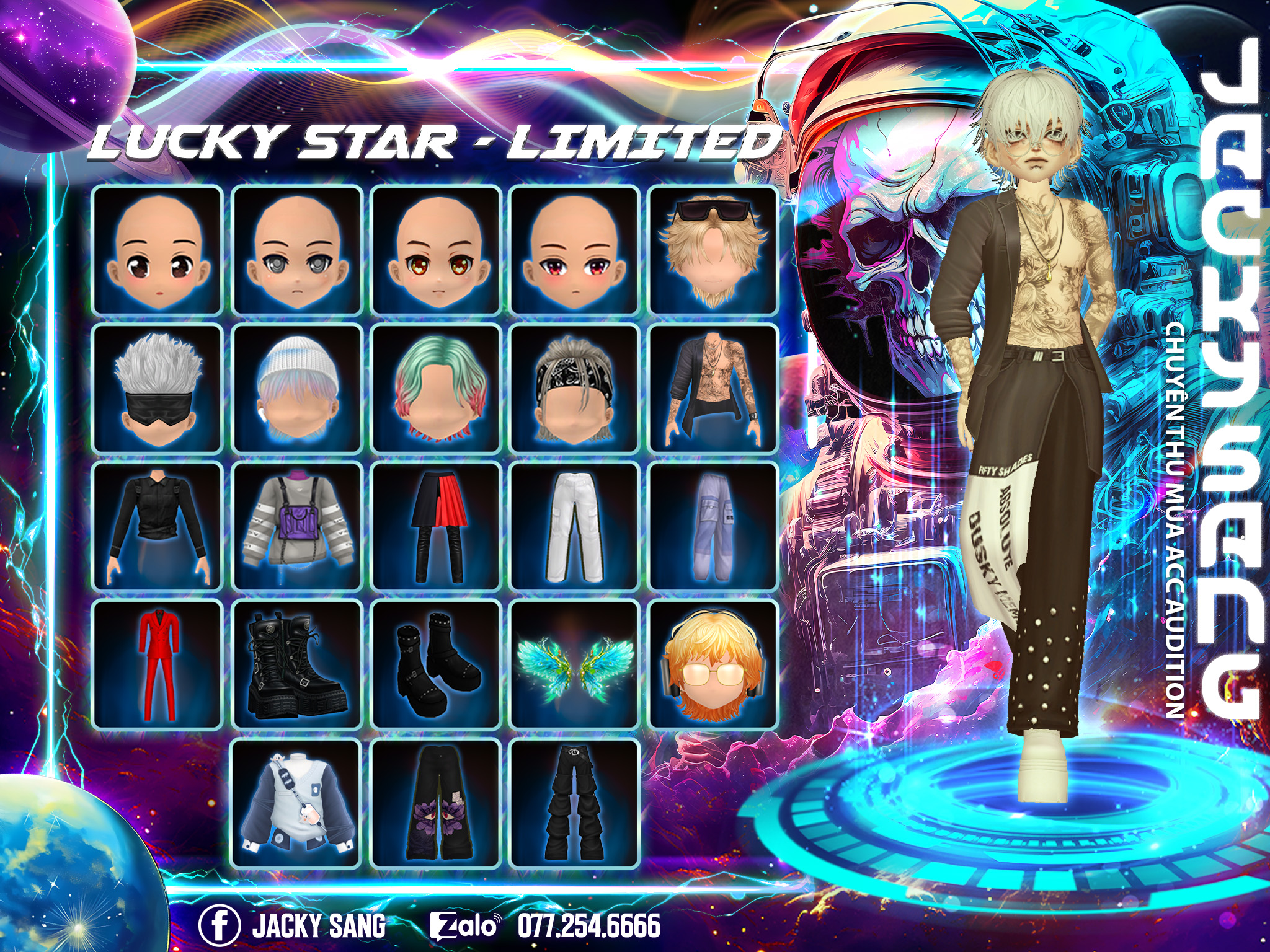The image size is (1270, 952).
Task: Choose the tattooed torso with open jacket
Action: tap(713, 389)
